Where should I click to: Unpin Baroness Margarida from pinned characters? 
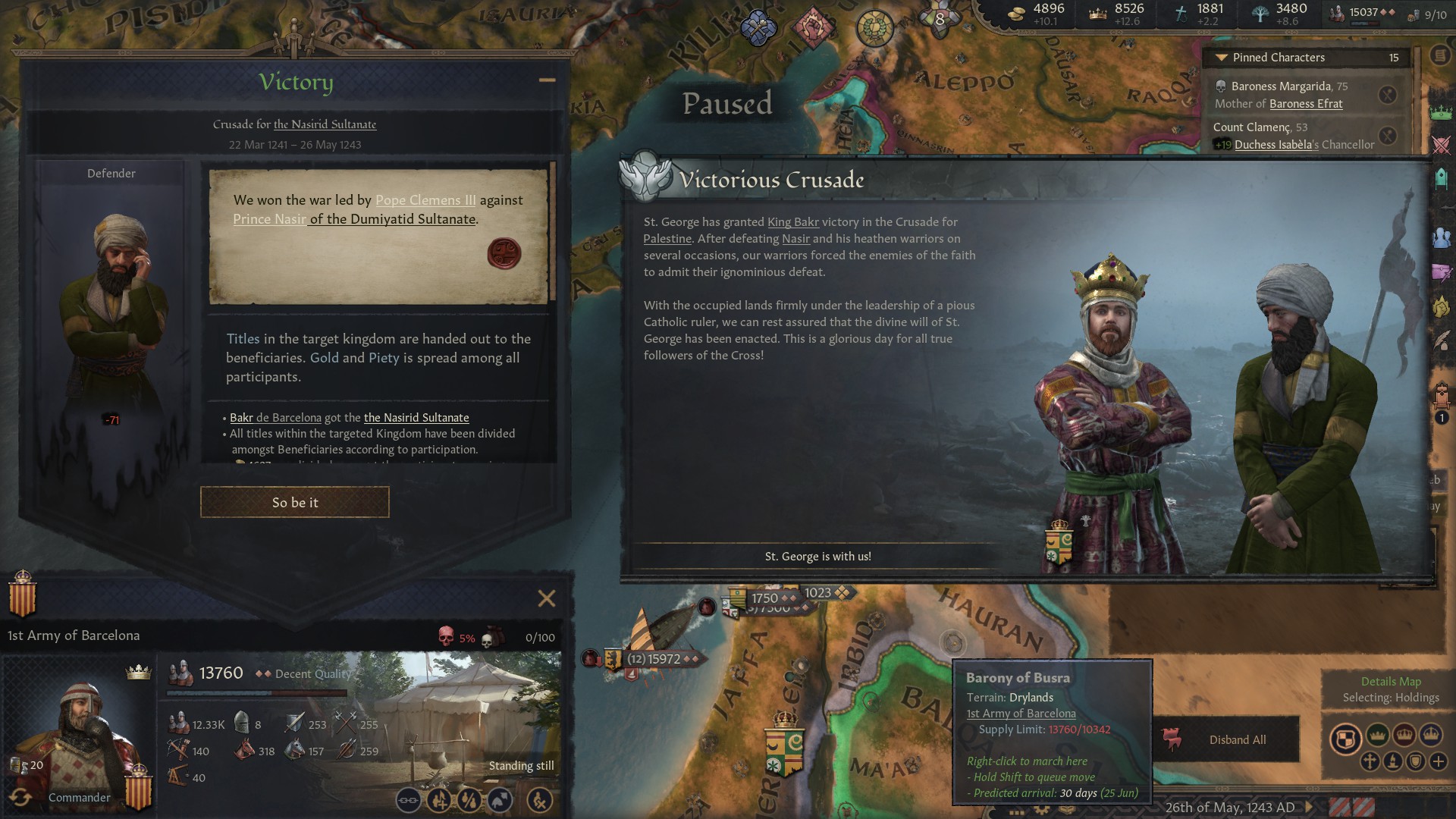(1388, 94)
